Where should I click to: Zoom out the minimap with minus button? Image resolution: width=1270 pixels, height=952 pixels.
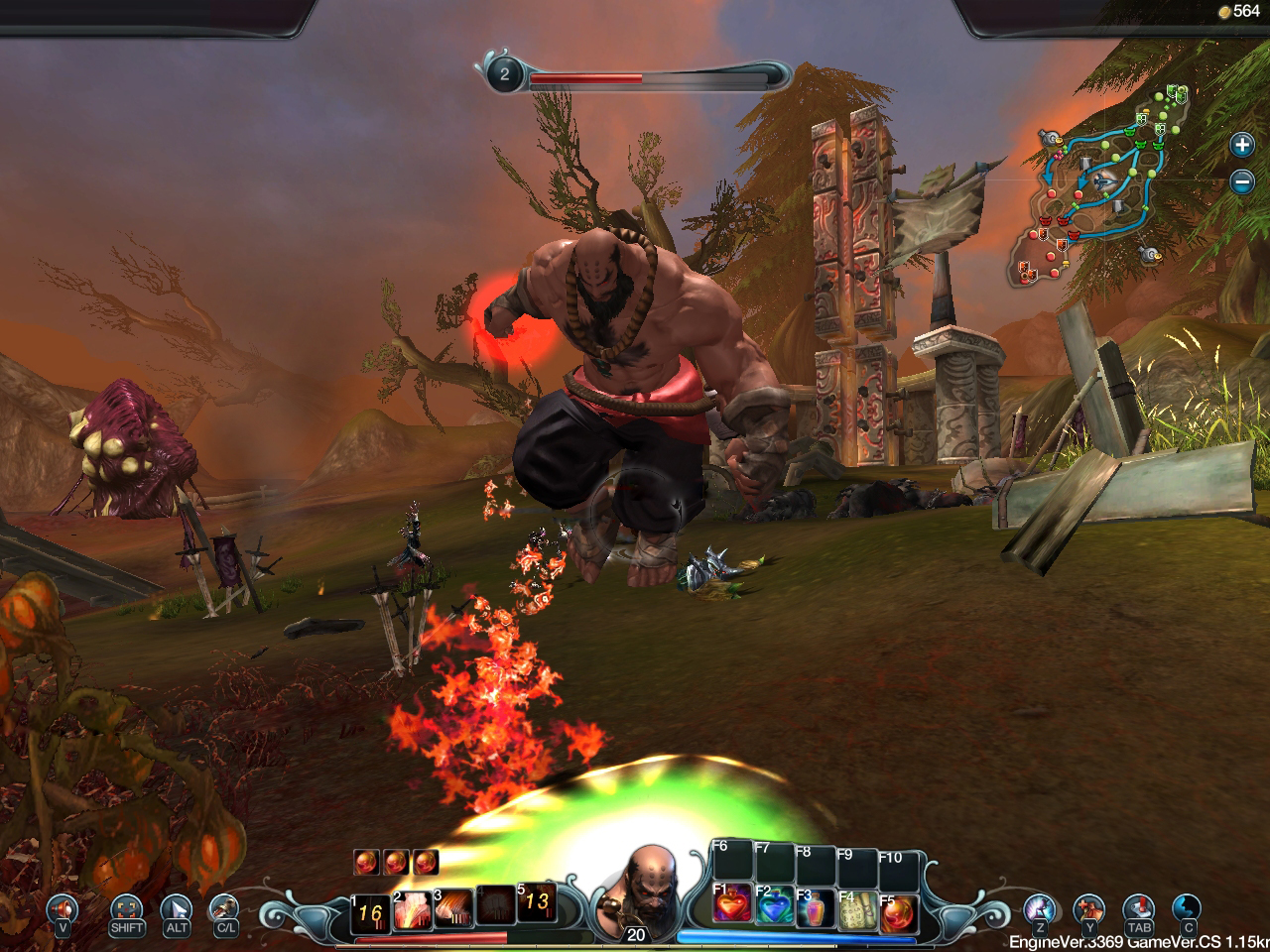1241,181
